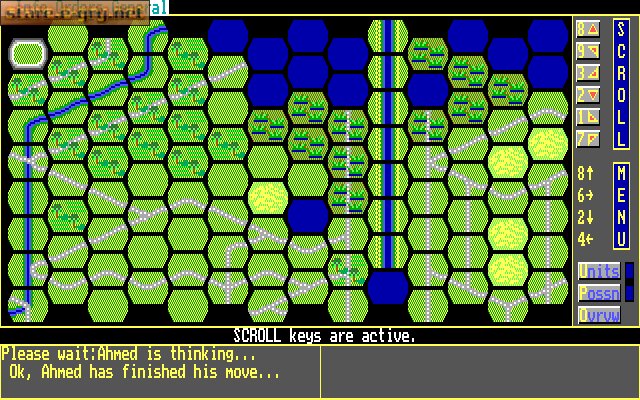Click the scroll button numbered 7
The image size is (640, 400).
[x=587, y=139]
